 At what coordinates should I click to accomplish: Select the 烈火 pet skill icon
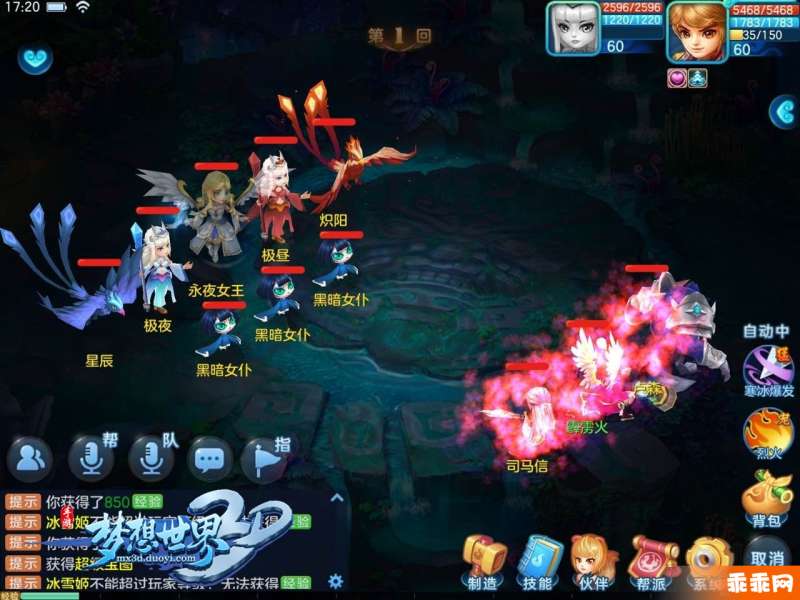point(766,435)
